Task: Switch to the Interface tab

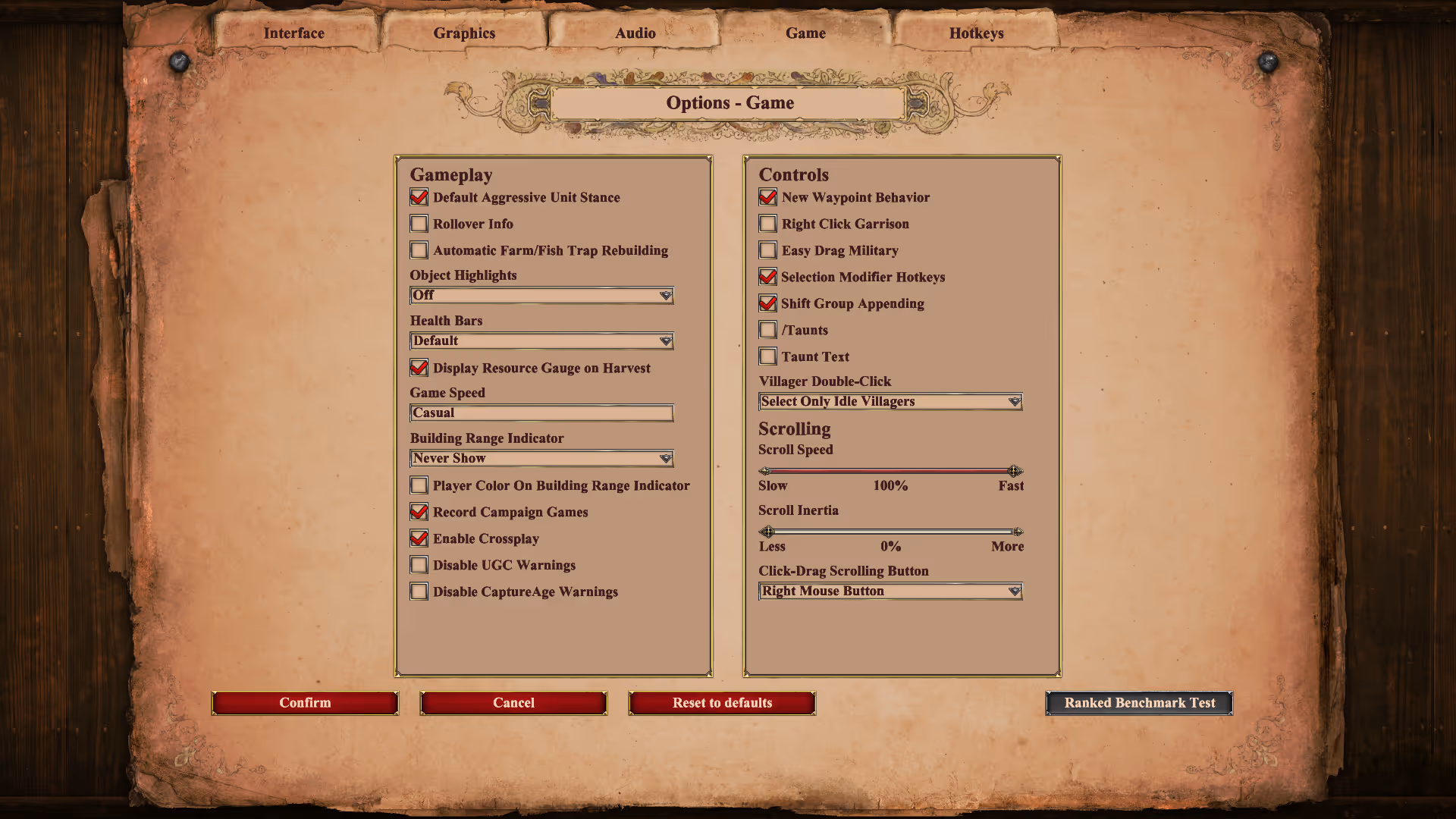Action: coord(293,33)
